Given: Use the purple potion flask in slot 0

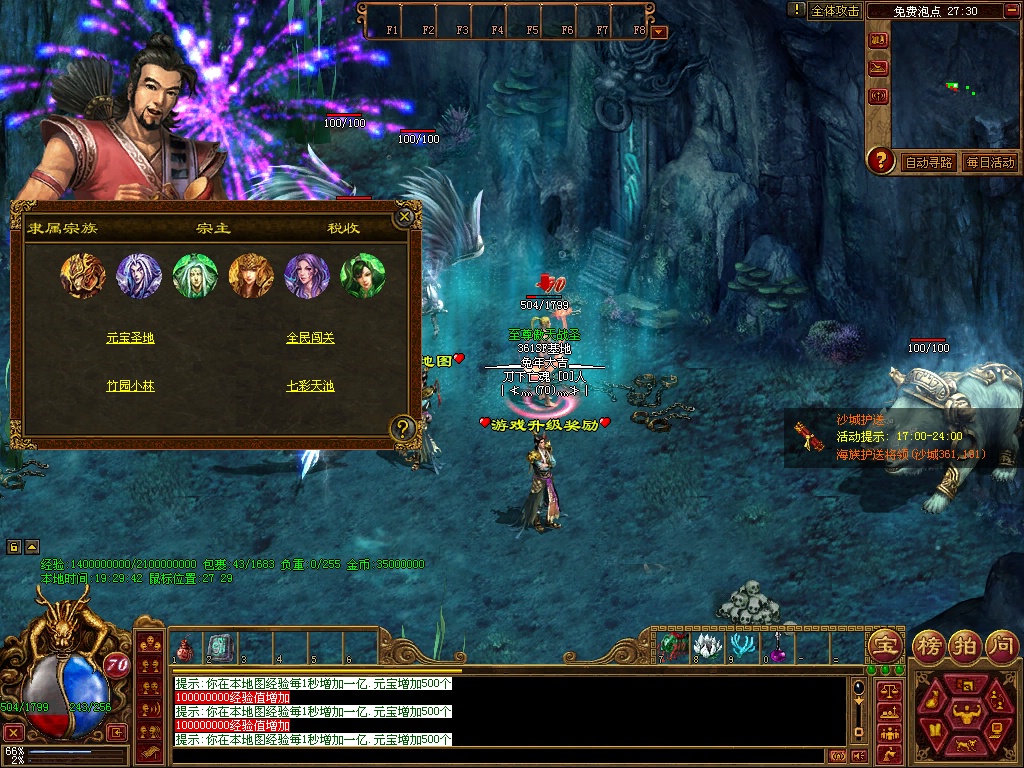Looking at the screenshot, I should [777, 646].
